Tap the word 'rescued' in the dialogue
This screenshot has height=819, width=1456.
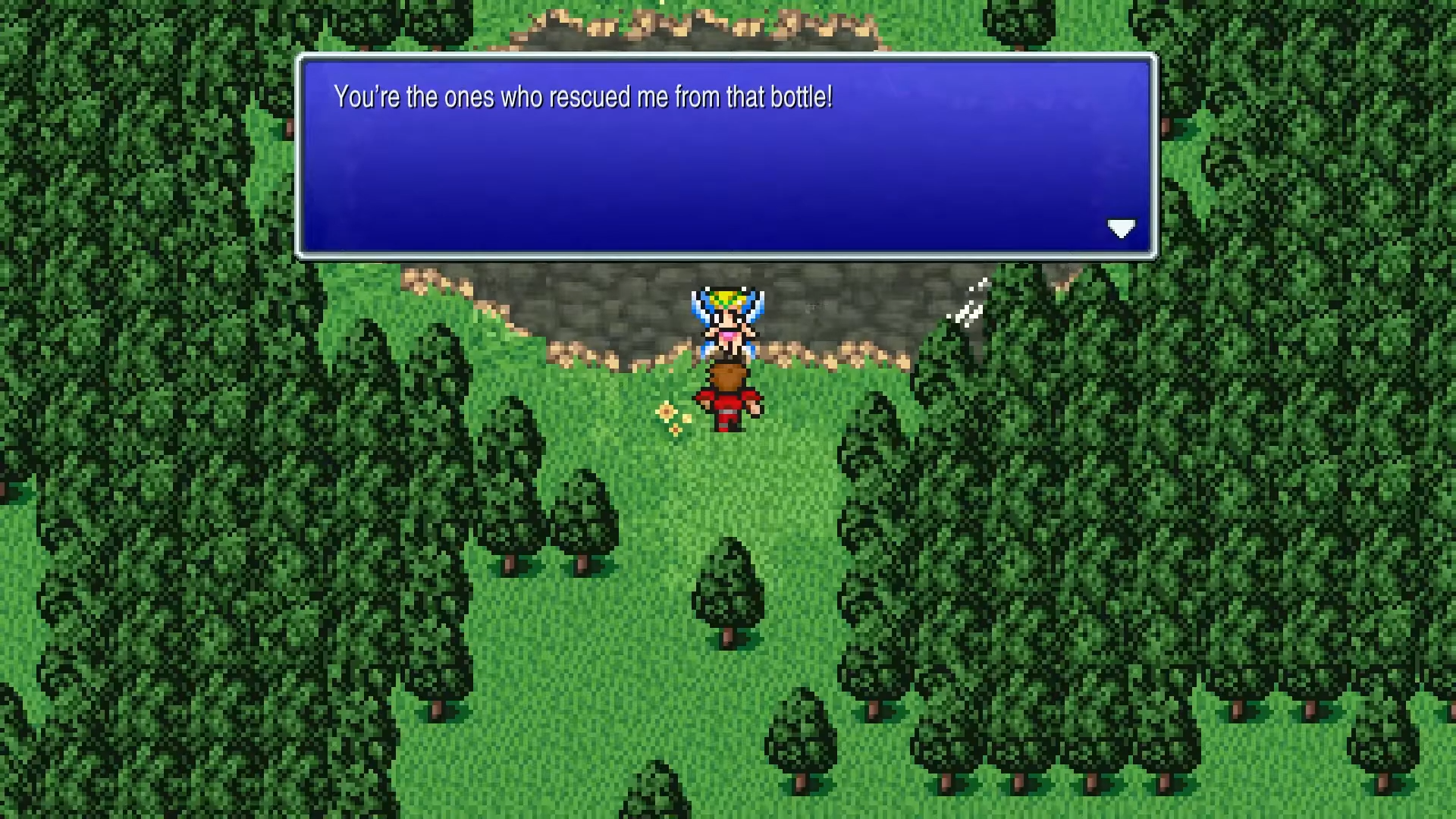click(591, 97)
